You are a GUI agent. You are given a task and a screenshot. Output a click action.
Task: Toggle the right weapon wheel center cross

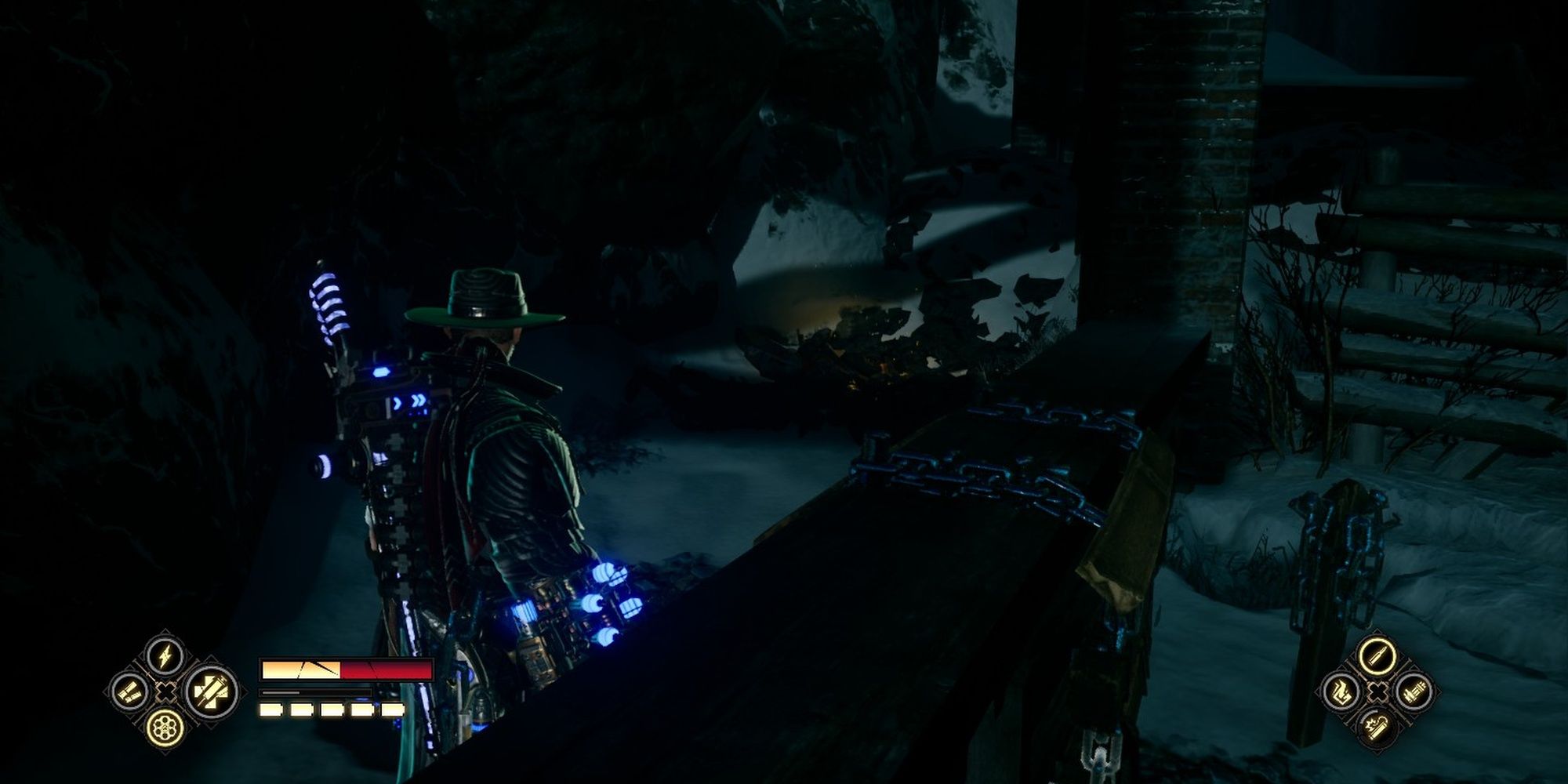pyautogui.click(x=1378, y=691)
